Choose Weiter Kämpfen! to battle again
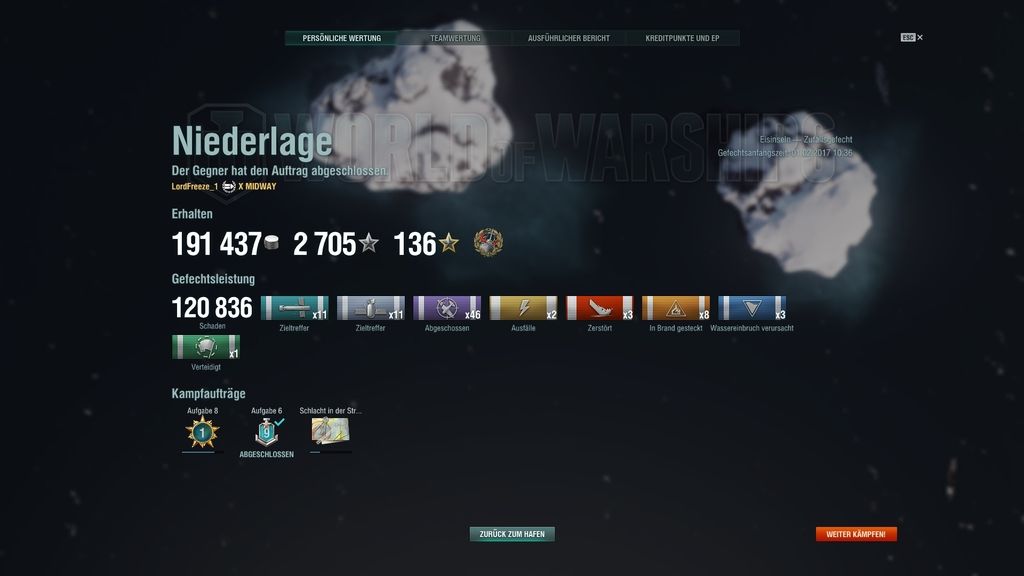The image size is (1024, 576). click(x=856, y=534)
